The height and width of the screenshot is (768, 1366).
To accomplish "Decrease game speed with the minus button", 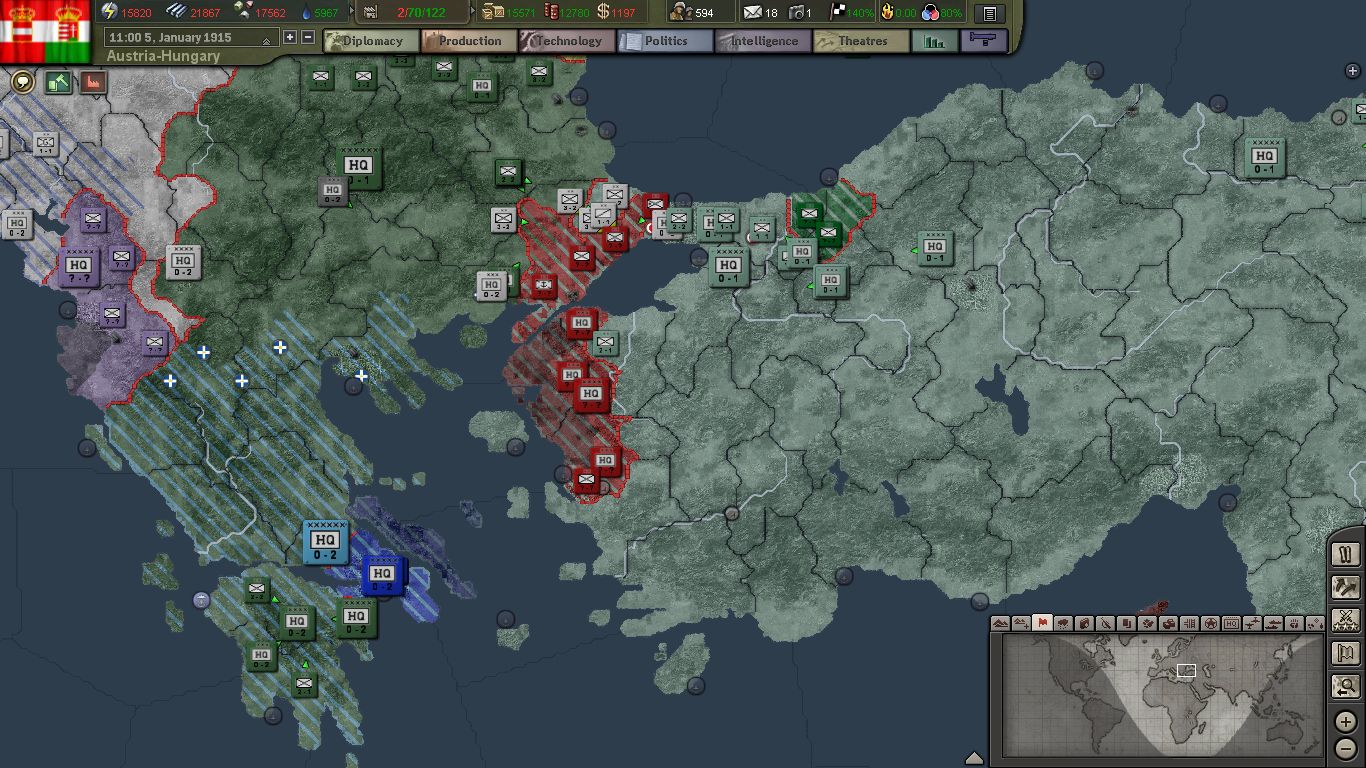I will (307, 37).
